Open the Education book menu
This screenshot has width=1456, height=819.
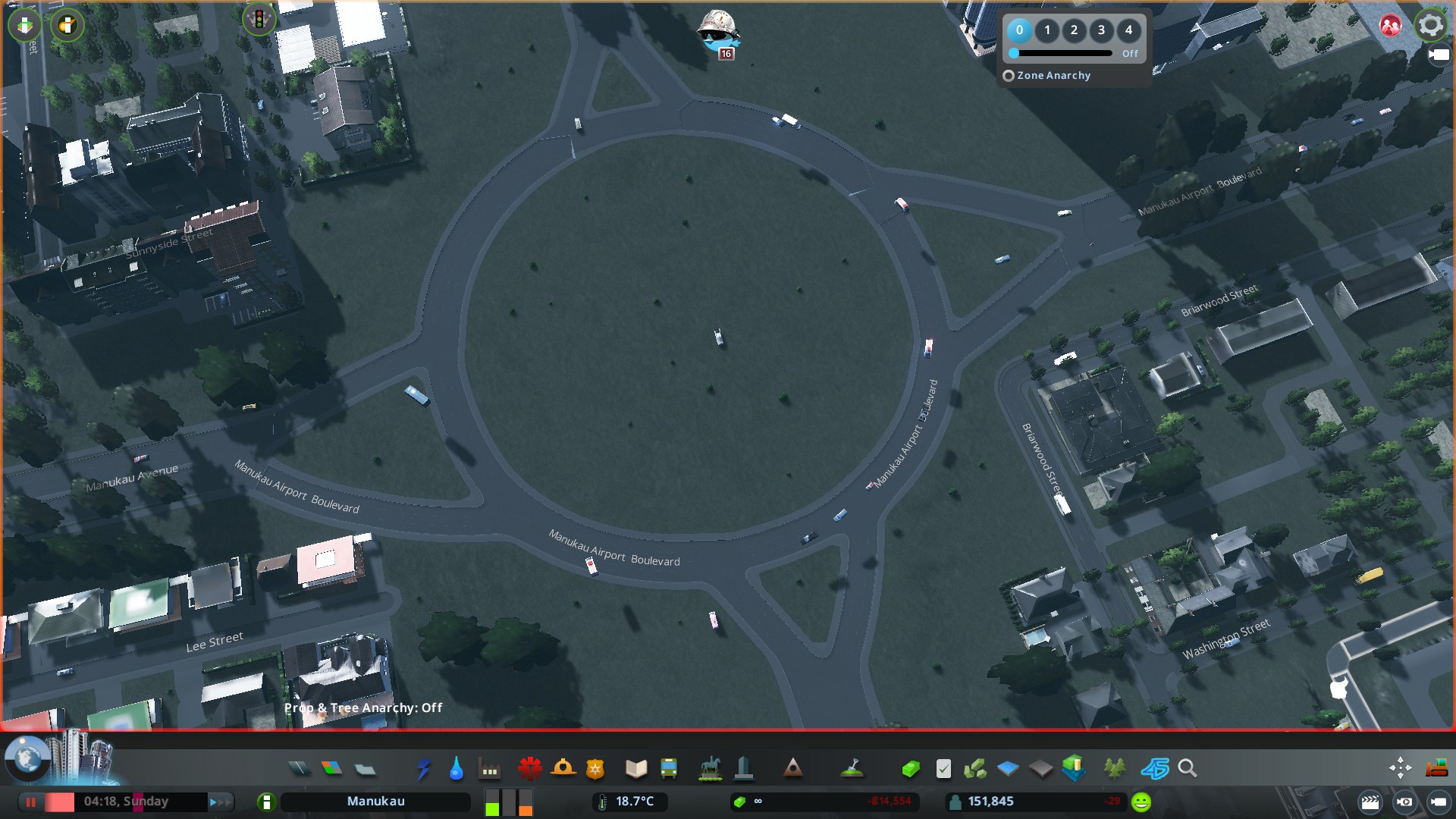tap(635, 769)
